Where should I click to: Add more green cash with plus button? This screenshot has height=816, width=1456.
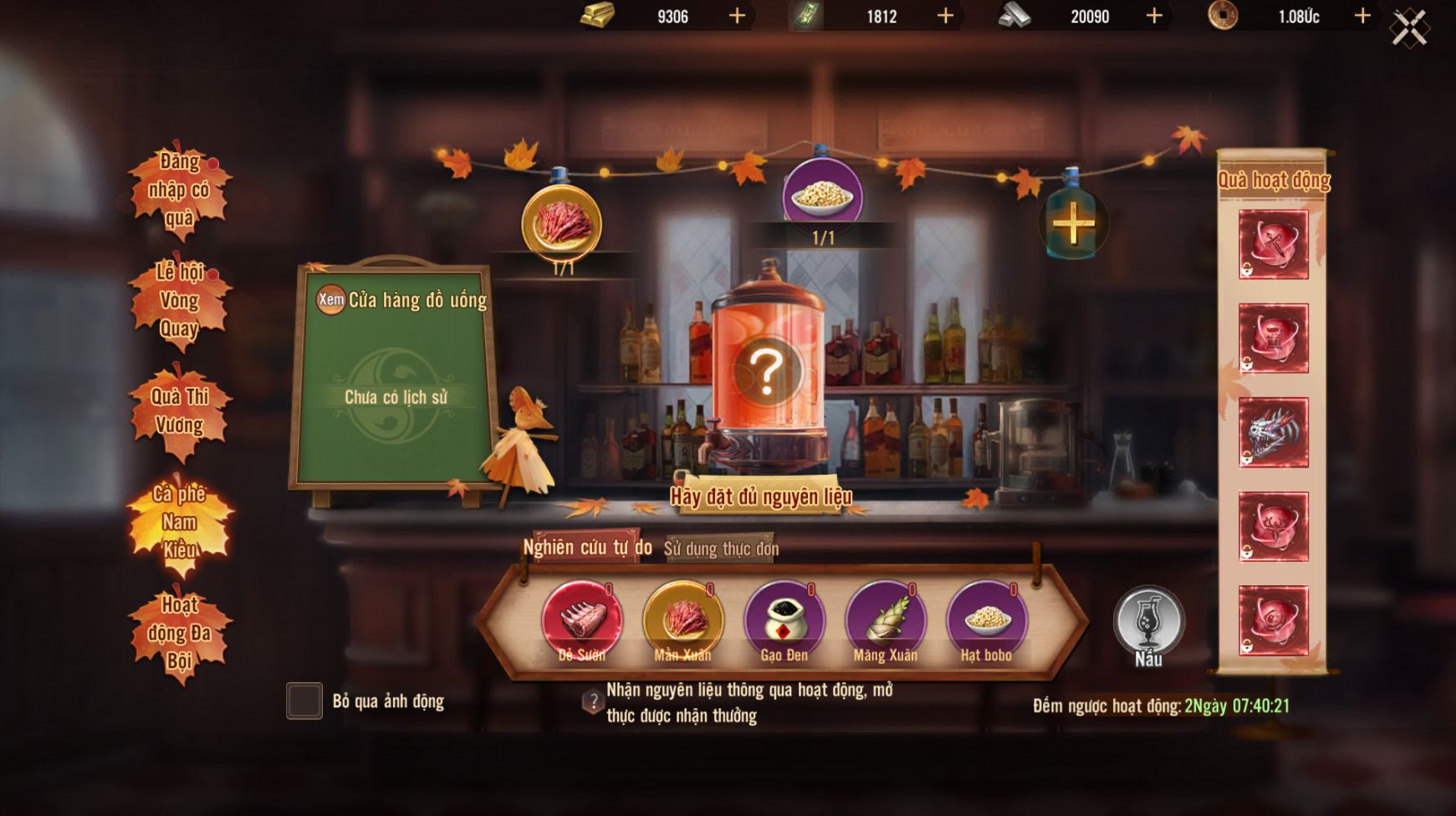(x=945, y=16)
